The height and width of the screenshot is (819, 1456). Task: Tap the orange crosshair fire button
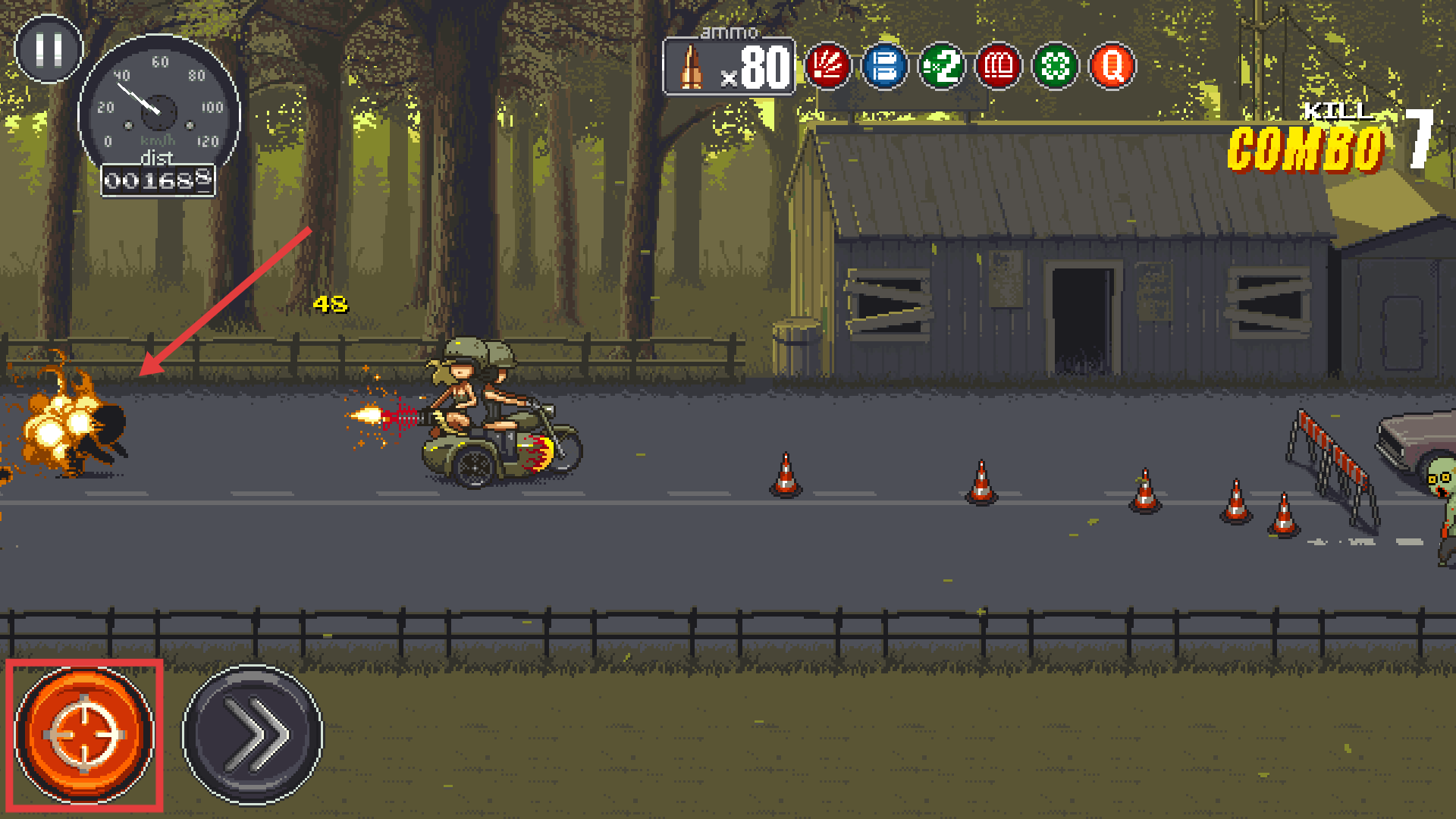(84, 735)
